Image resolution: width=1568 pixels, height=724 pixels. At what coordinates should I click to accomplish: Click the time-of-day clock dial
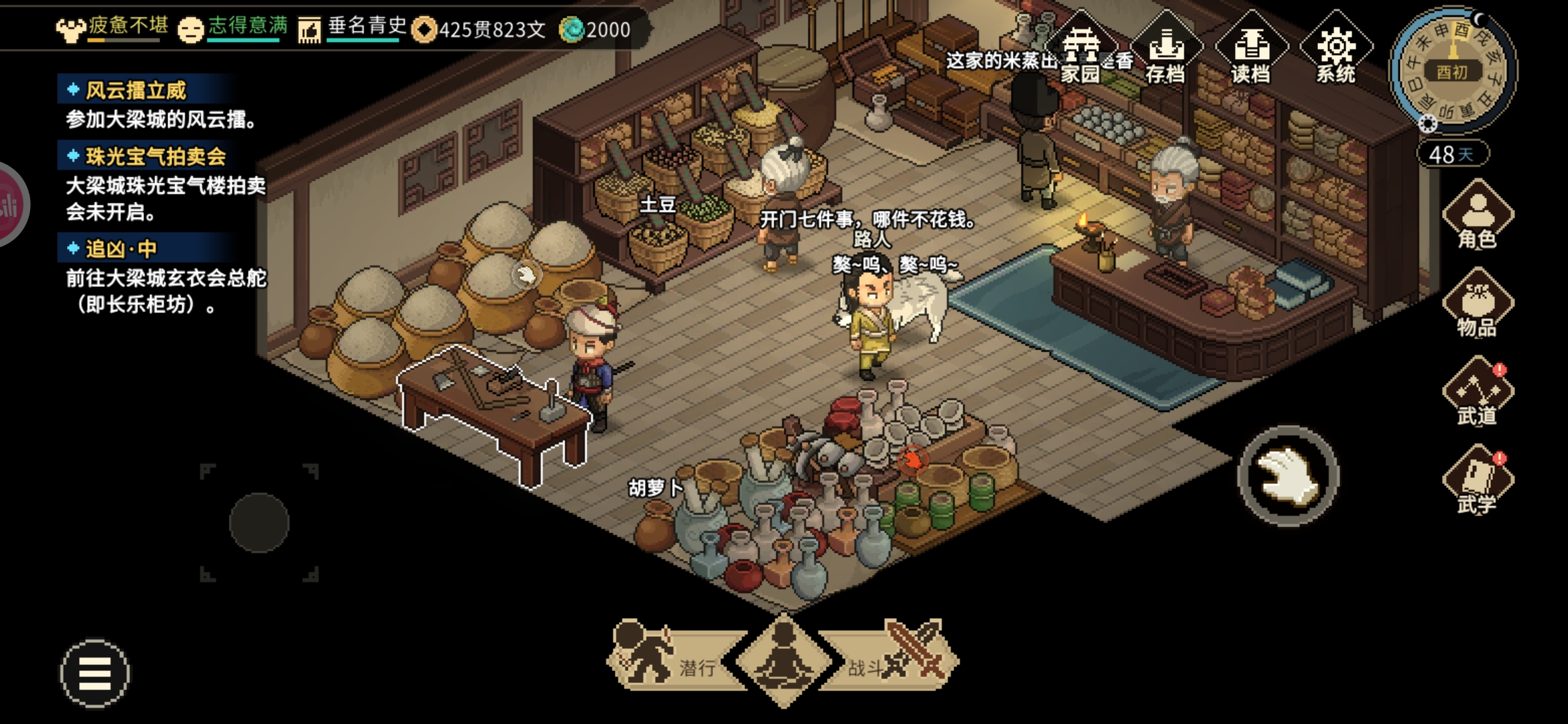coord(1452,70)
